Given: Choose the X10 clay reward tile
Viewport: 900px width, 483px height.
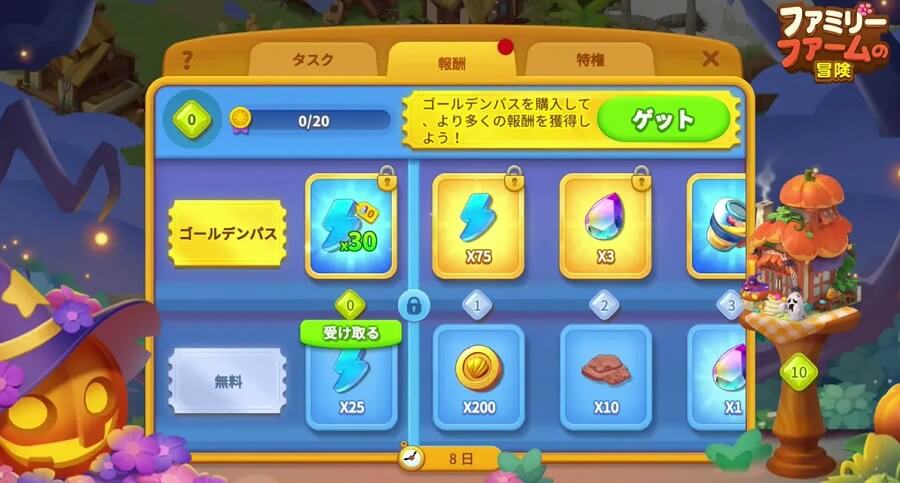Looking at the screenshot, I should (x=605, y=377).
